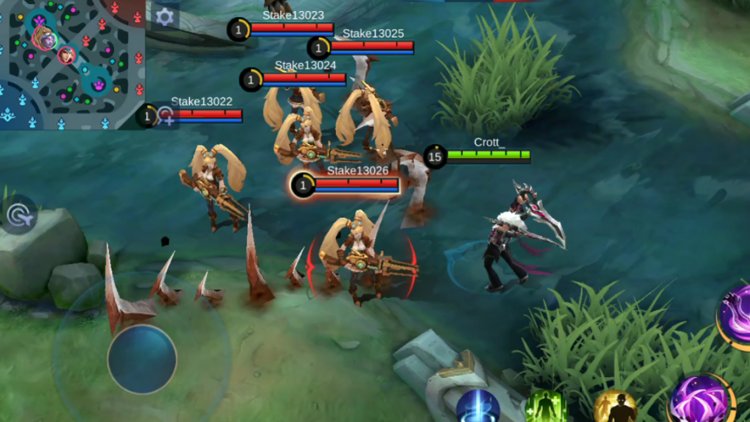The height and width of the screenshot is (422, 750).
Task: Trigger the golden silhouette battle spell
Action: (614, 407)
